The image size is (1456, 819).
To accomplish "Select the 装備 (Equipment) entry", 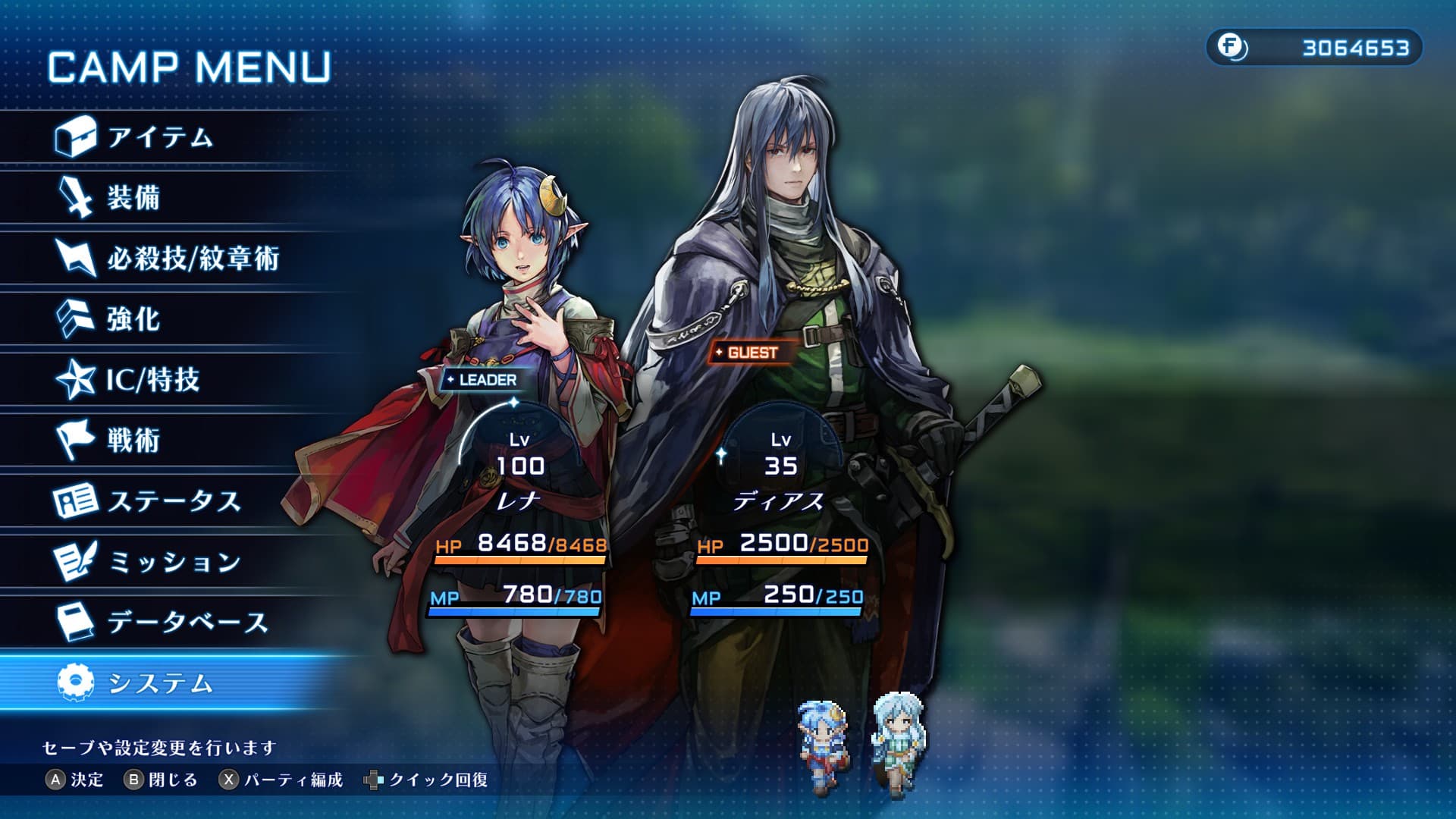I will coord(133,198).
